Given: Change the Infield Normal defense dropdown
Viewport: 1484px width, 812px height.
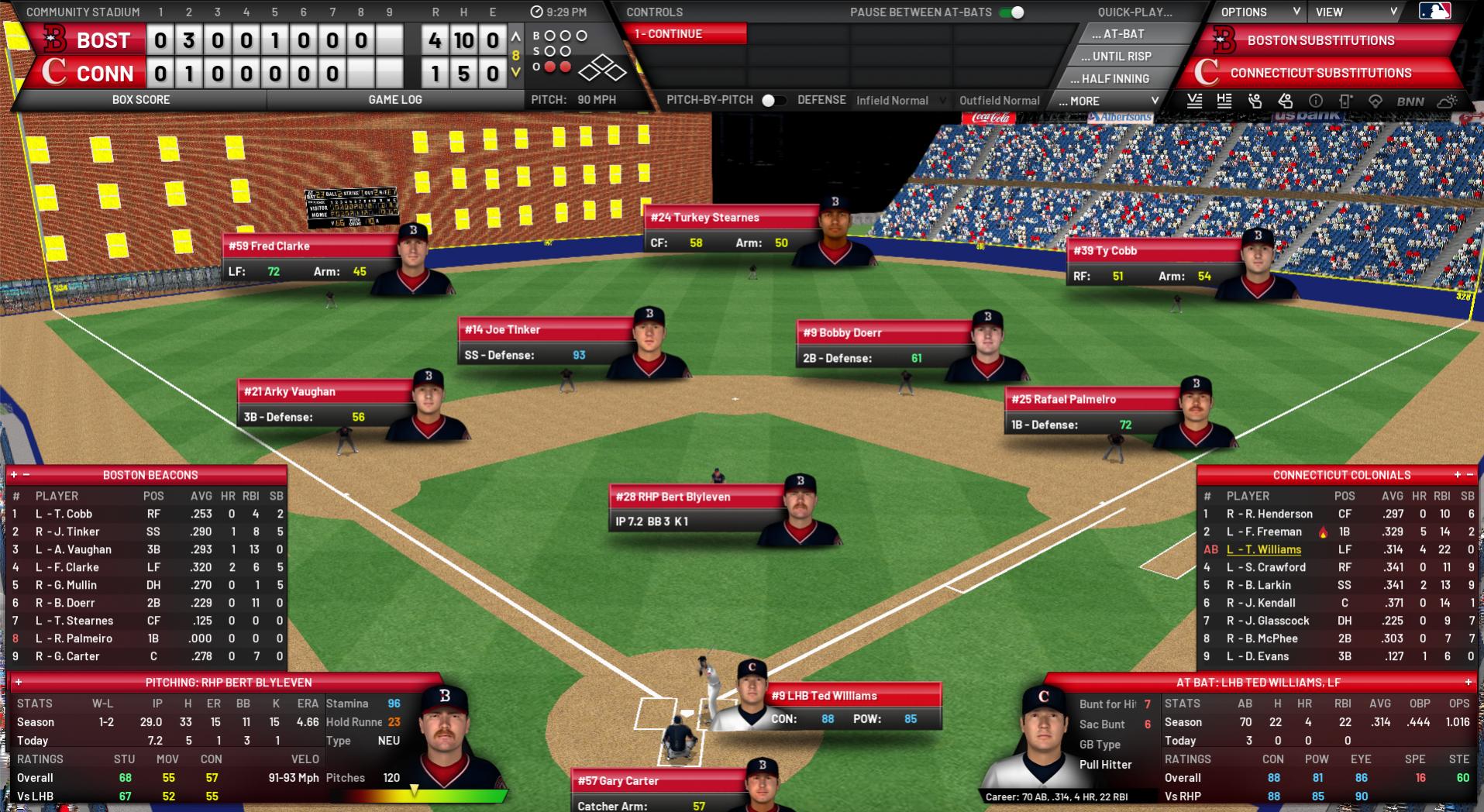Looking at the screenshot, I should tap(900, 101).
